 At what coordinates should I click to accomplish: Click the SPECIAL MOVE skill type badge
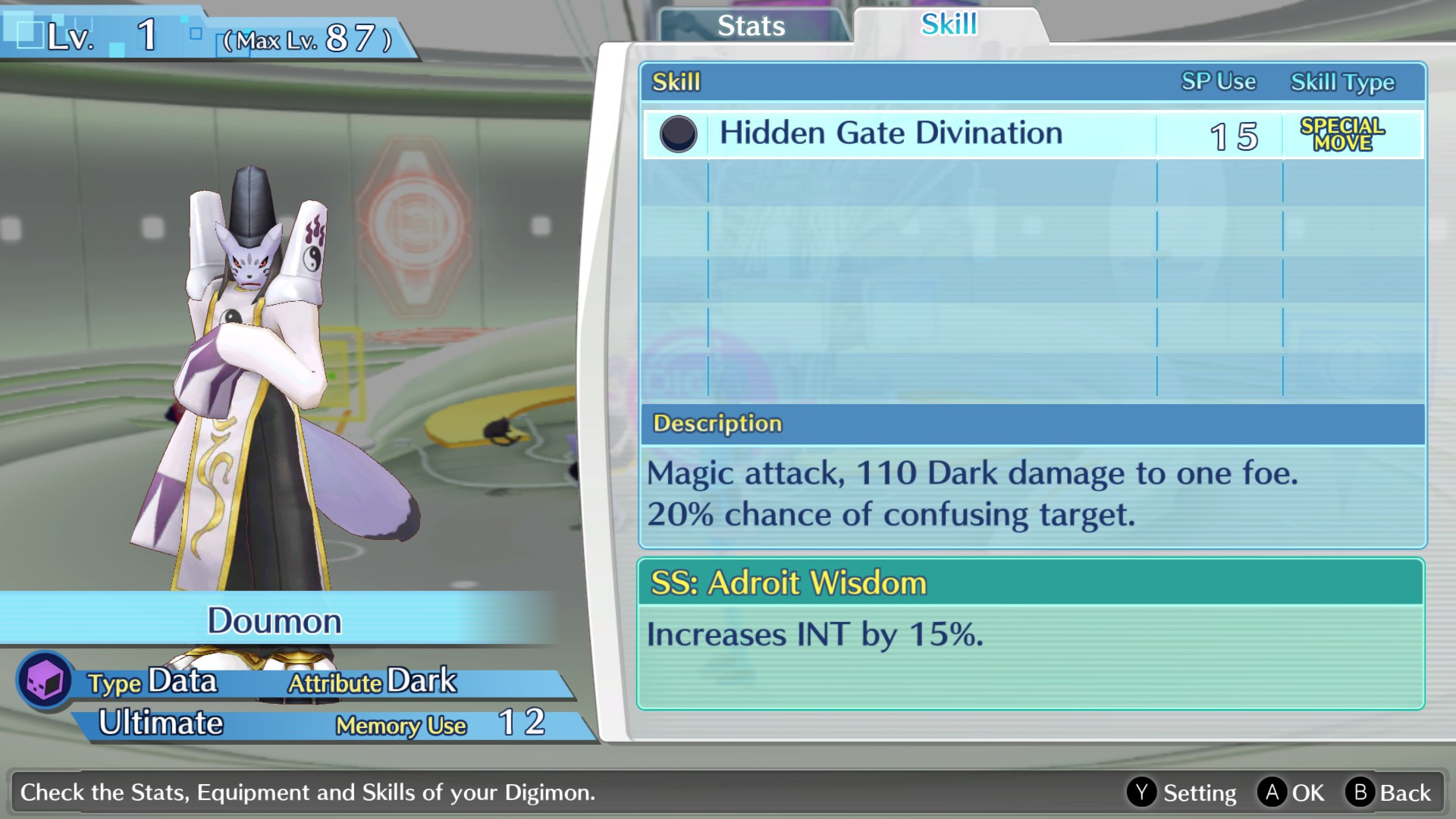pos(1343,133)
